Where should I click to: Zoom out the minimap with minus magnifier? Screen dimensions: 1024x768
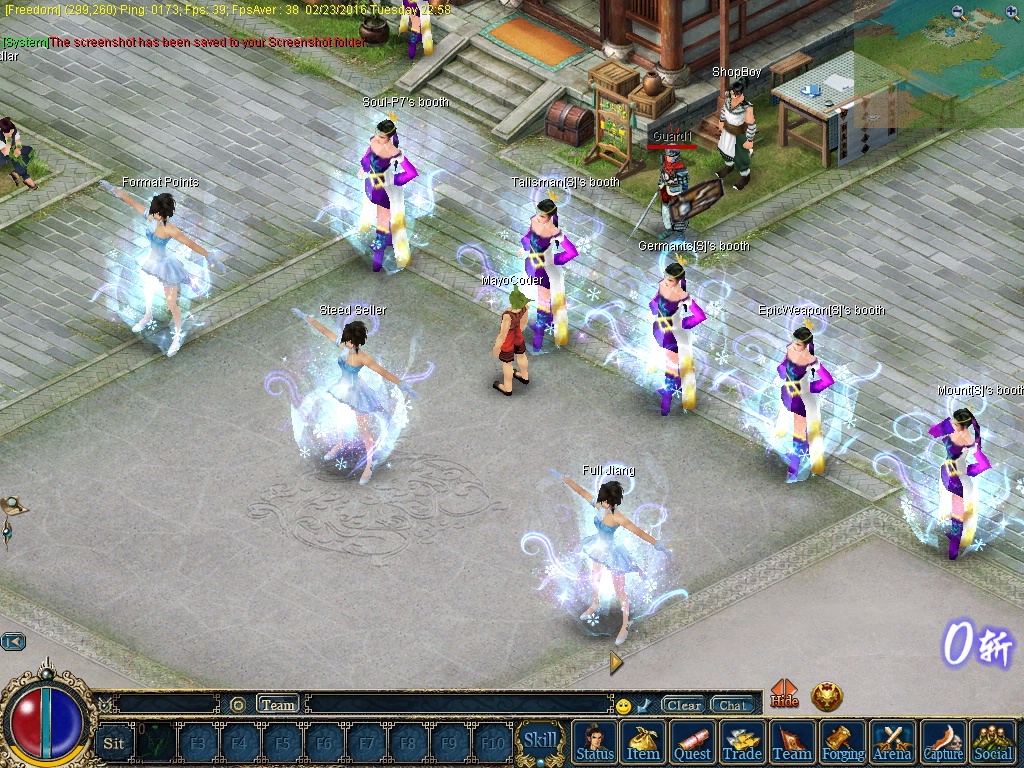[x=959, y=13]
